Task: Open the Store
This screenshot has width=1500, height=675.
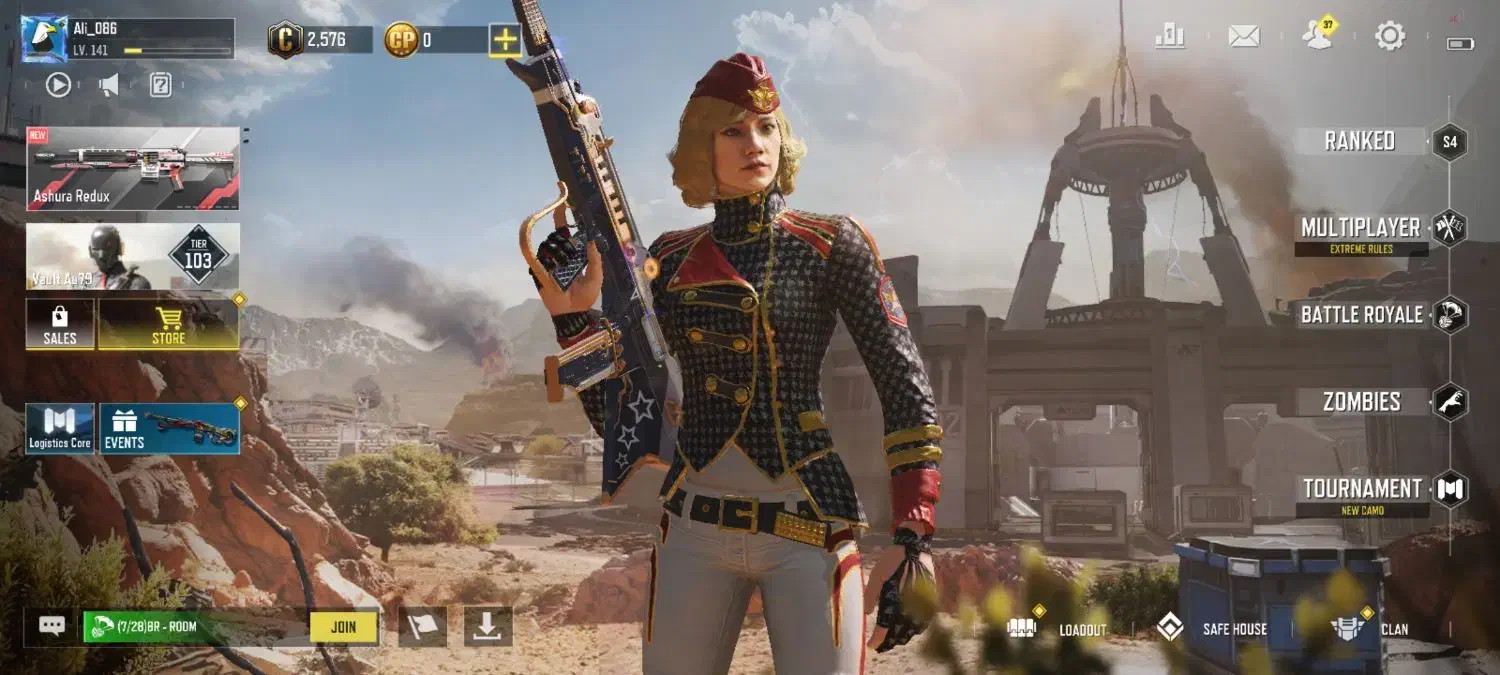Action: tap(168, 325)
